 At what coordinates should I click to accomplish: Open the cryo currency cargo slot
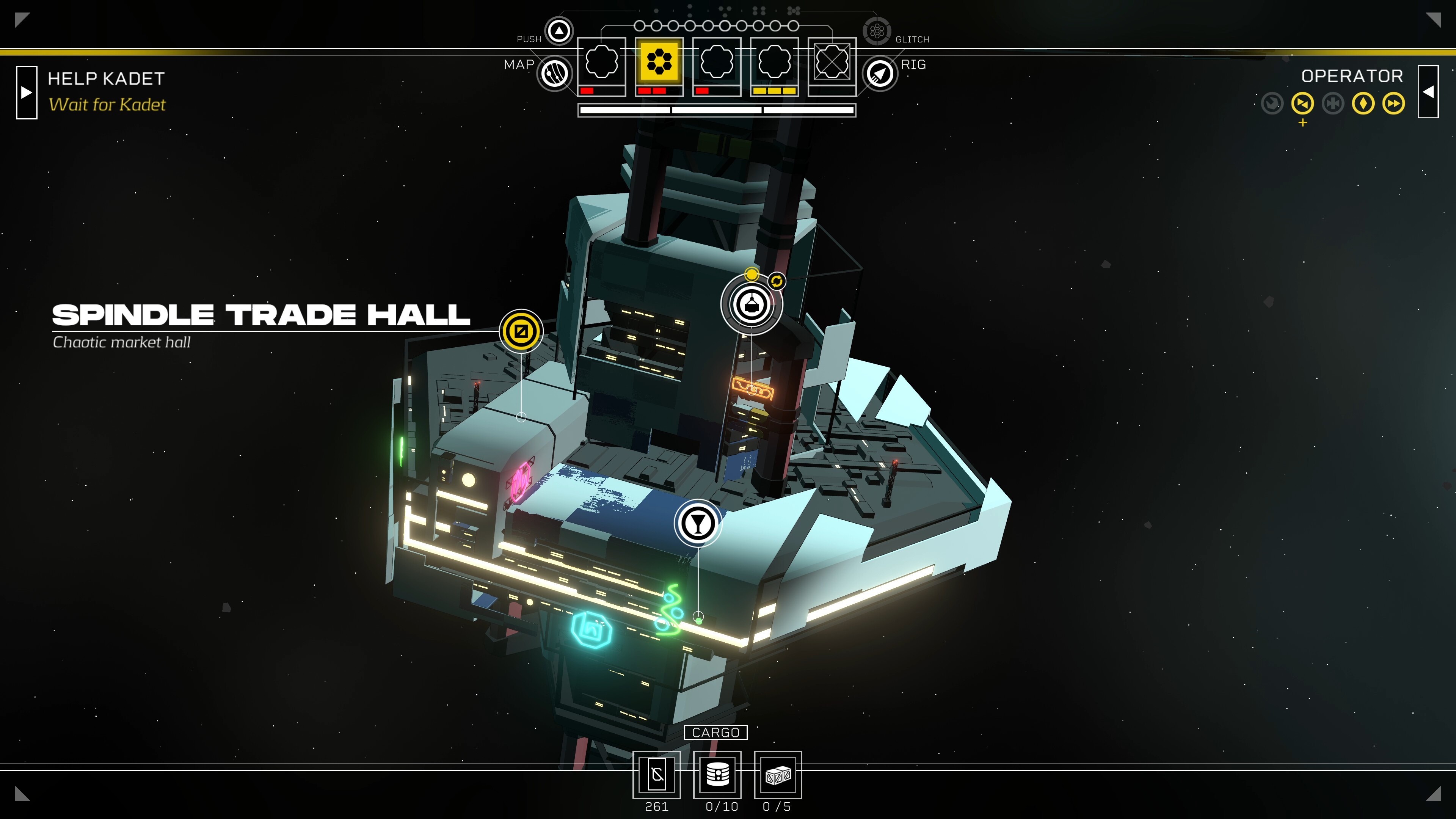coord(657,774)
